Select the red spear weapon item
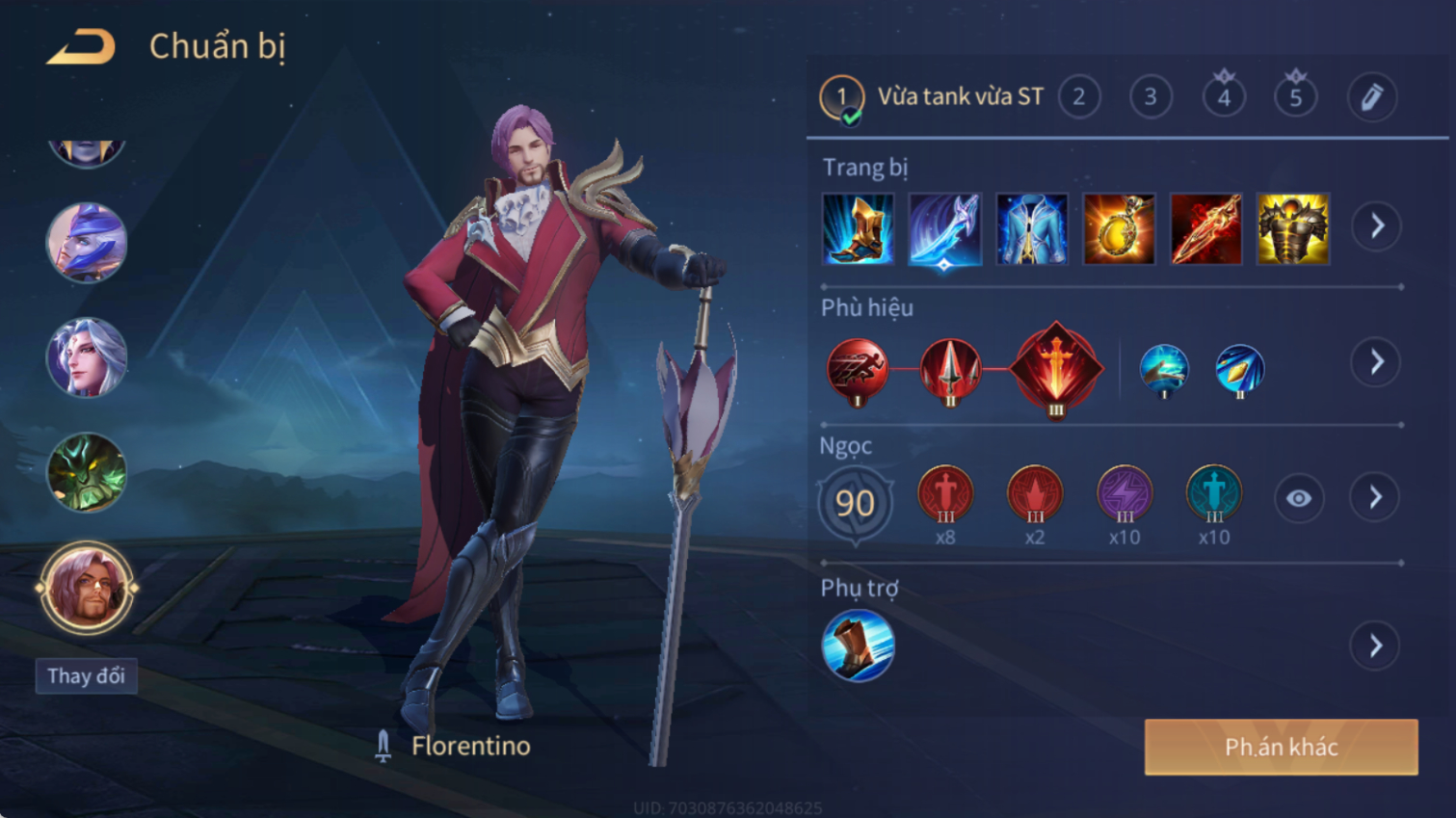1456x818 pixels. [x=1205, y=229]
